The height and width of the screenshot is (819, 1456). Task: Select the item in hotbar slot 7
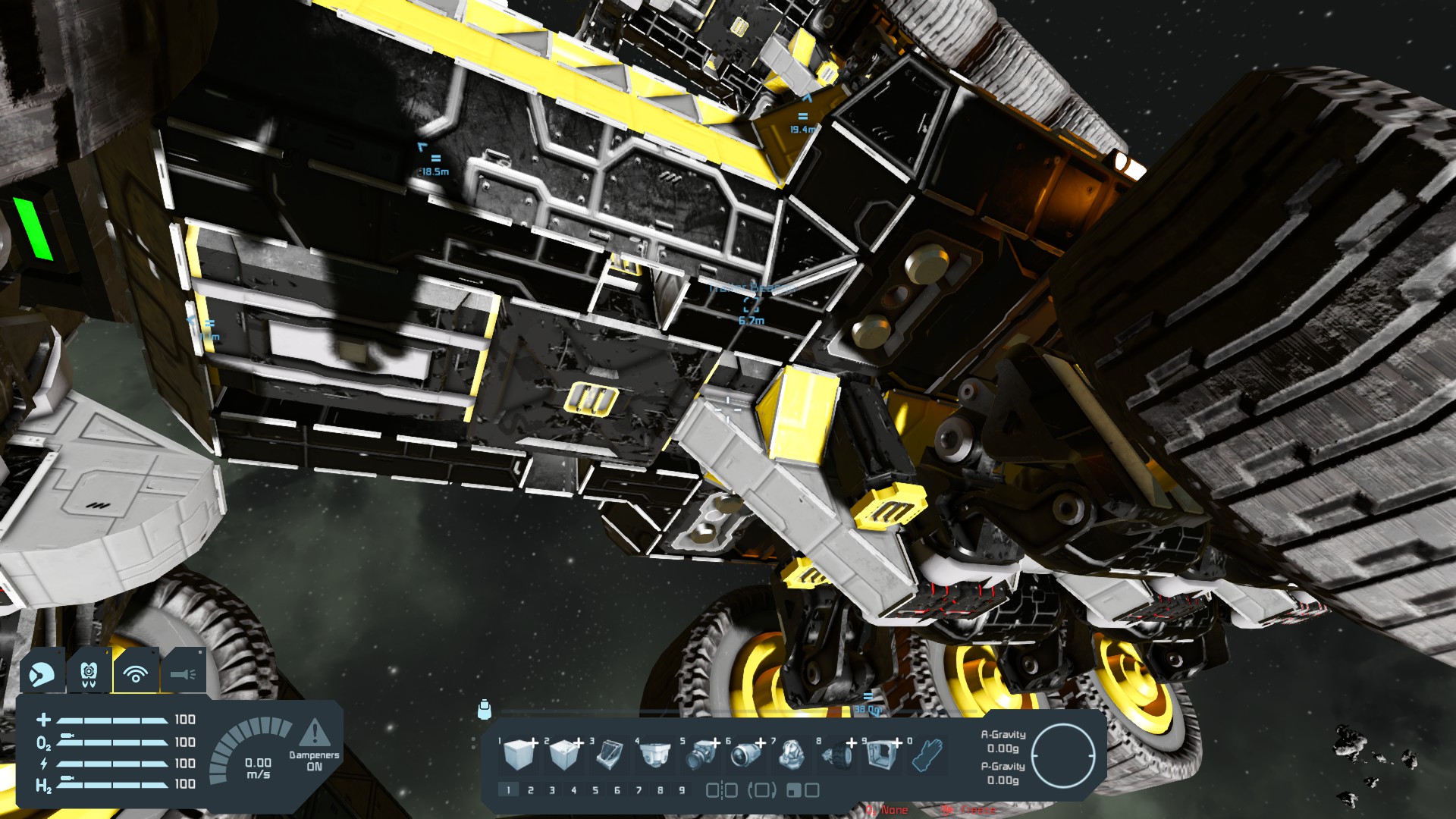pyautogui.click(x=790, y=755)
